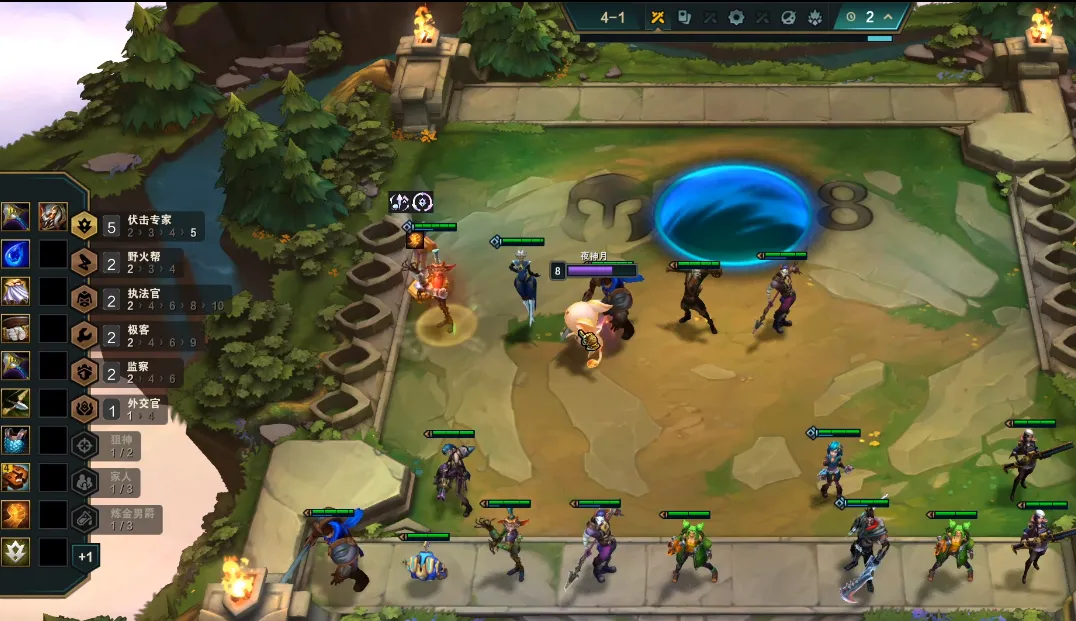1076x621 pixels.
Task: Select the leather belt item slot
Action: (x=15, y=328)
